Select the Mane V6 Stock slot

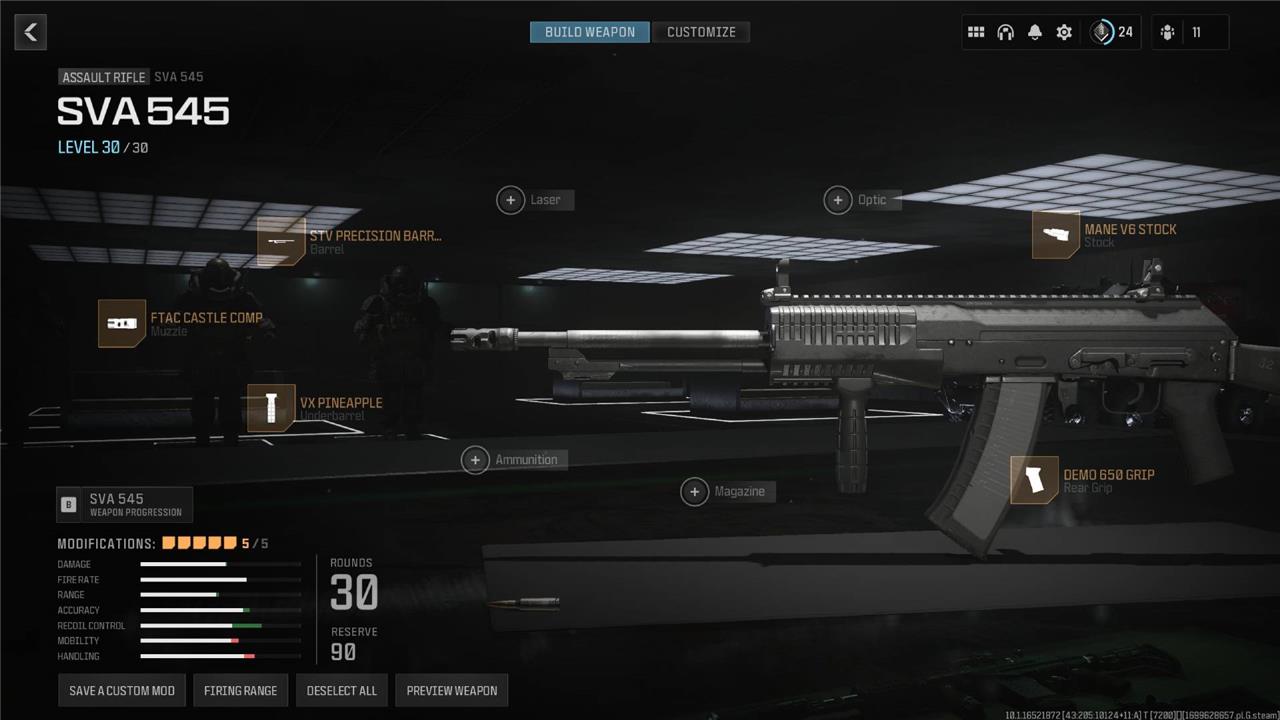click(x=1056, y=235)
